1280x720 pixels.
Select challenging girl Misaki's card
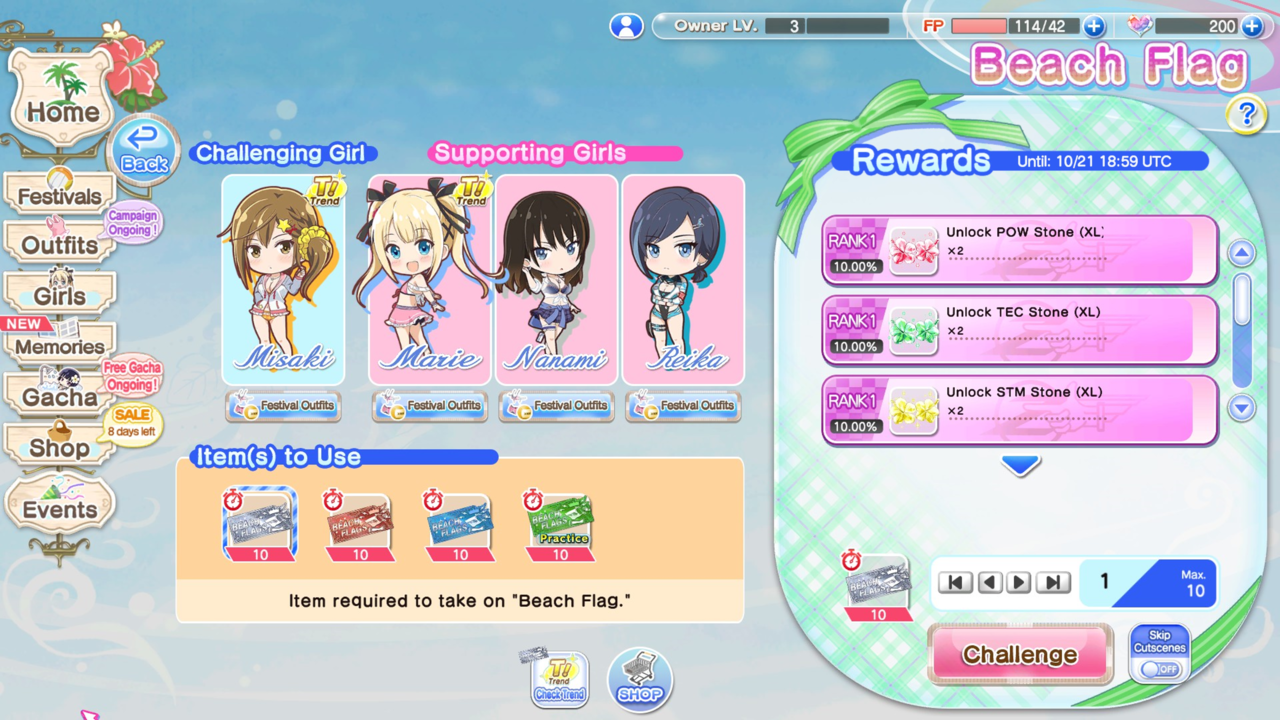click(283, 280)
